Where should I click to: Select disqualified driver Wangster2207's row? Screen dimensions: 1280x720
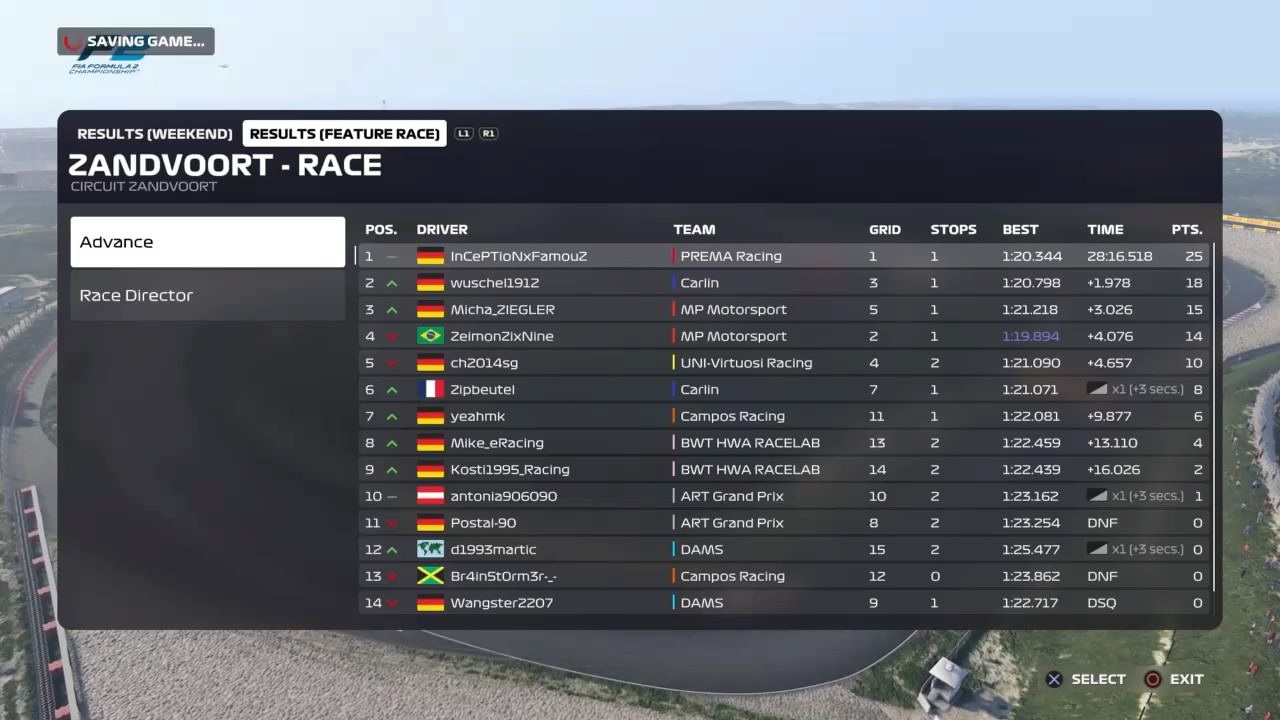[783, 603]
